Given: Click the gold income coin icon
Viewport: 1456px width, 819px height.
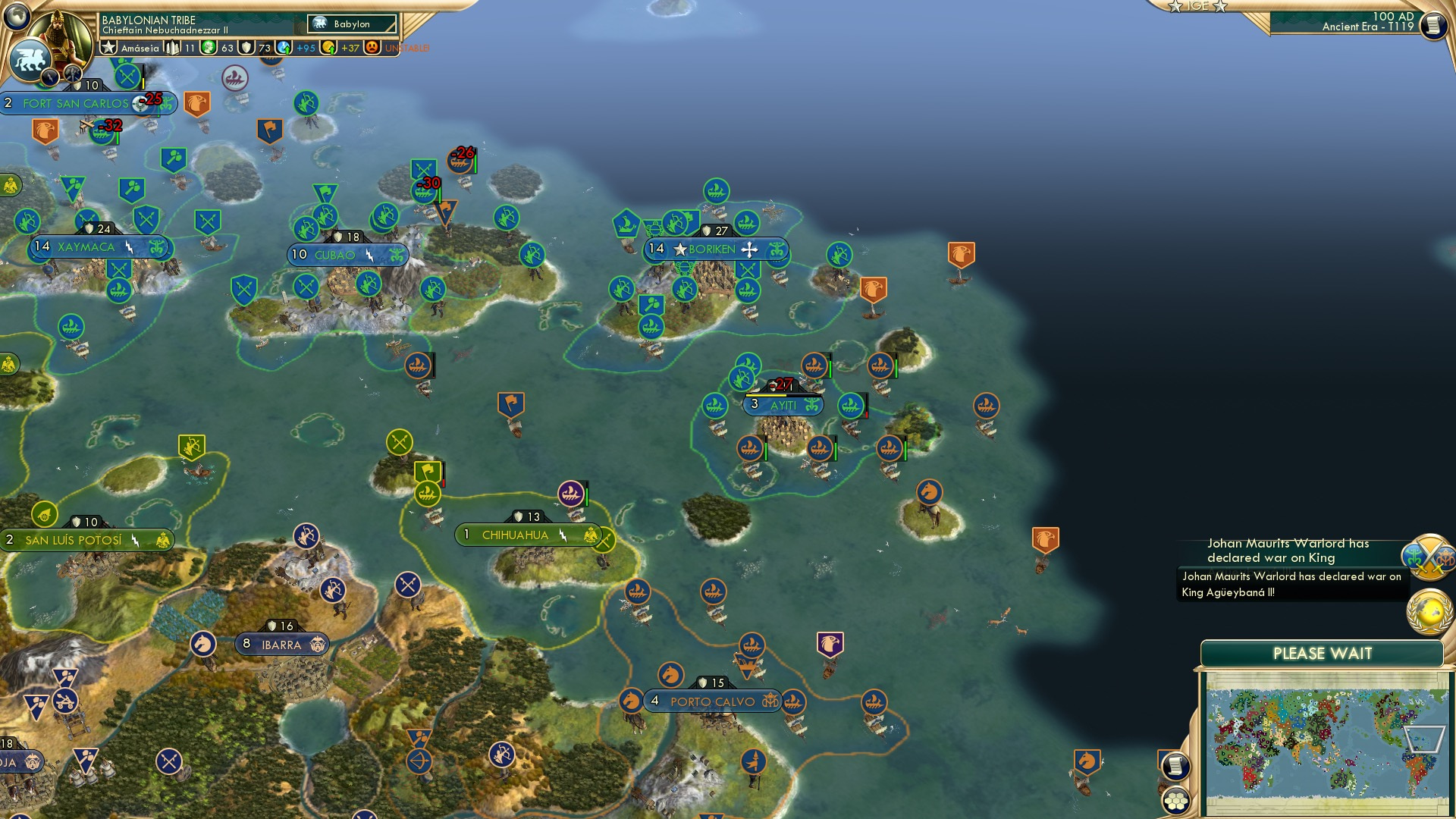Looking at the screenshot, I should [x=328, y=49].
